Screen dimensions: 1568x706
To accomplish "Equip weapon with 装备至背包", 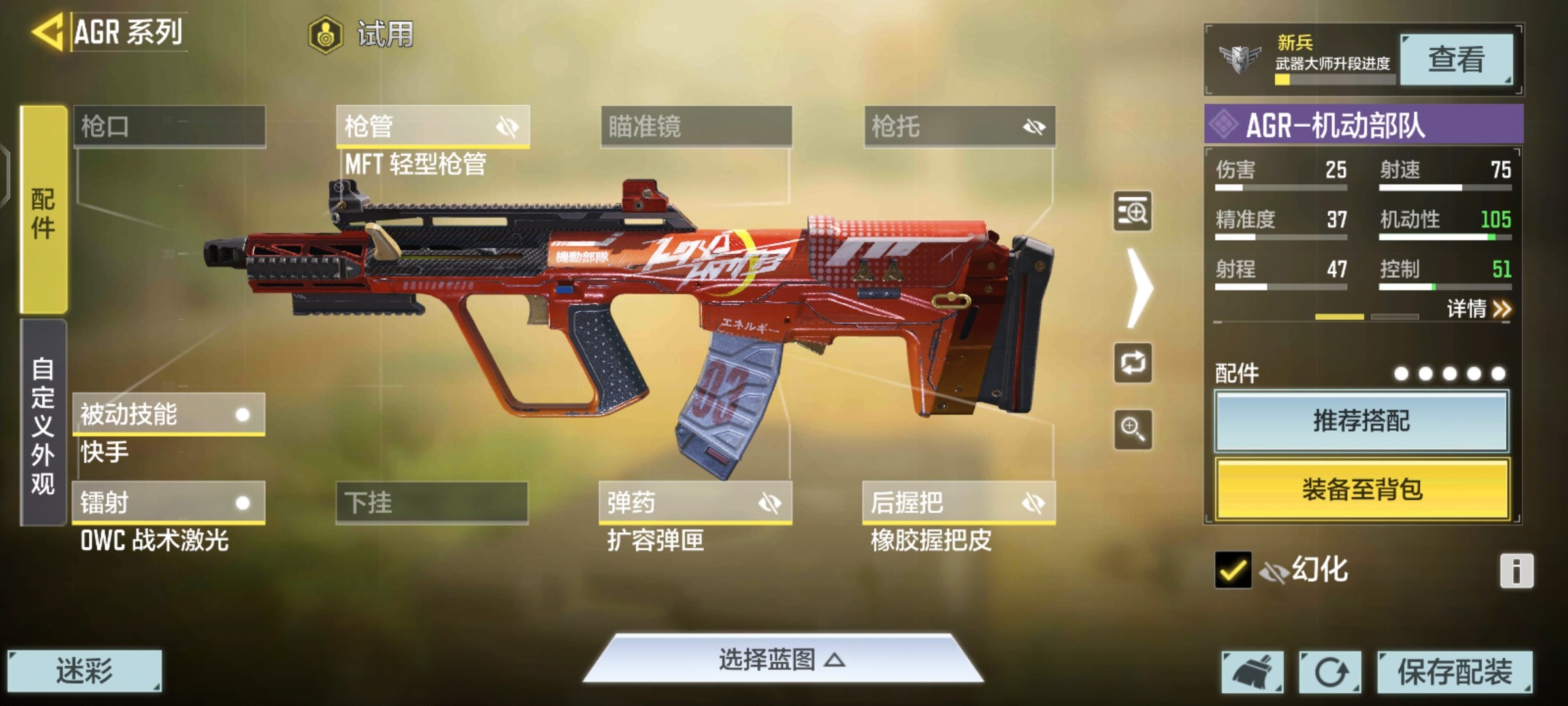I will 1362,489.
